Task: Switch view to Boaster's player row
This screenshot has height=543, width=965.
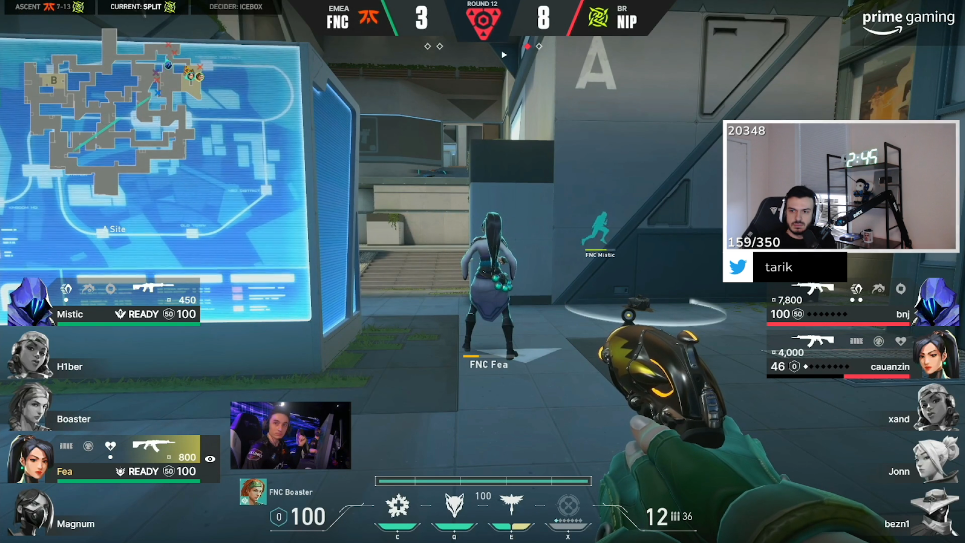Action: (29, 408)
